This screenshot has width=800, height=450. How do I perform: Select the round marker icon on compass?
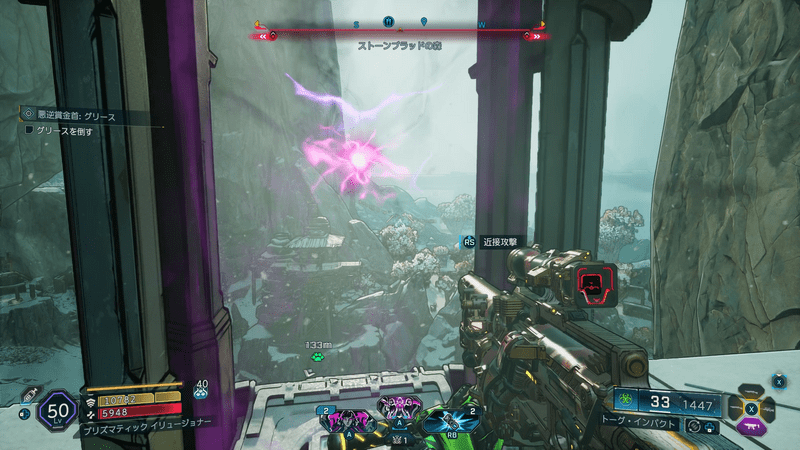click(x=389, y=21)
